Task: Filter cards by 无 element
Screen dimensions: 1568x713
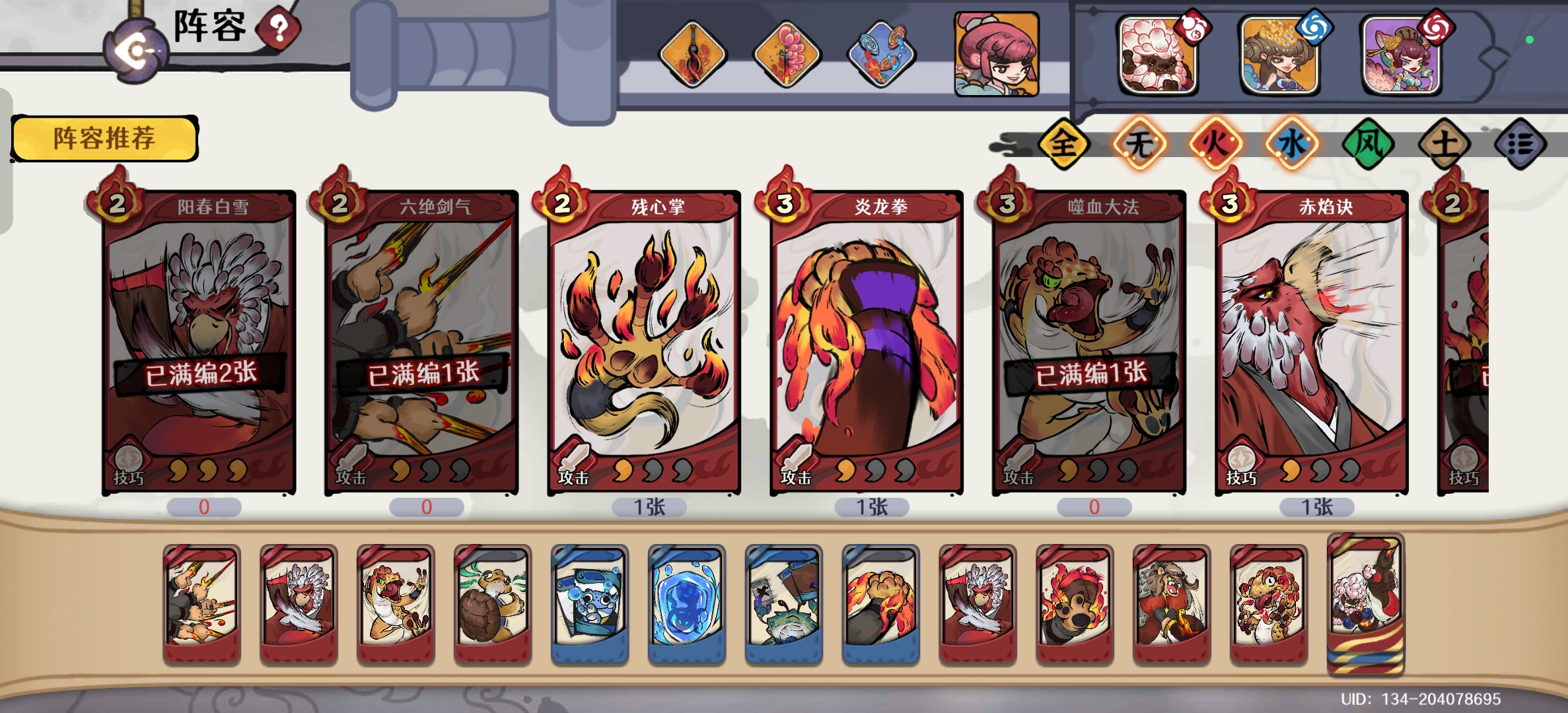Action: (x=1139, y=144)
